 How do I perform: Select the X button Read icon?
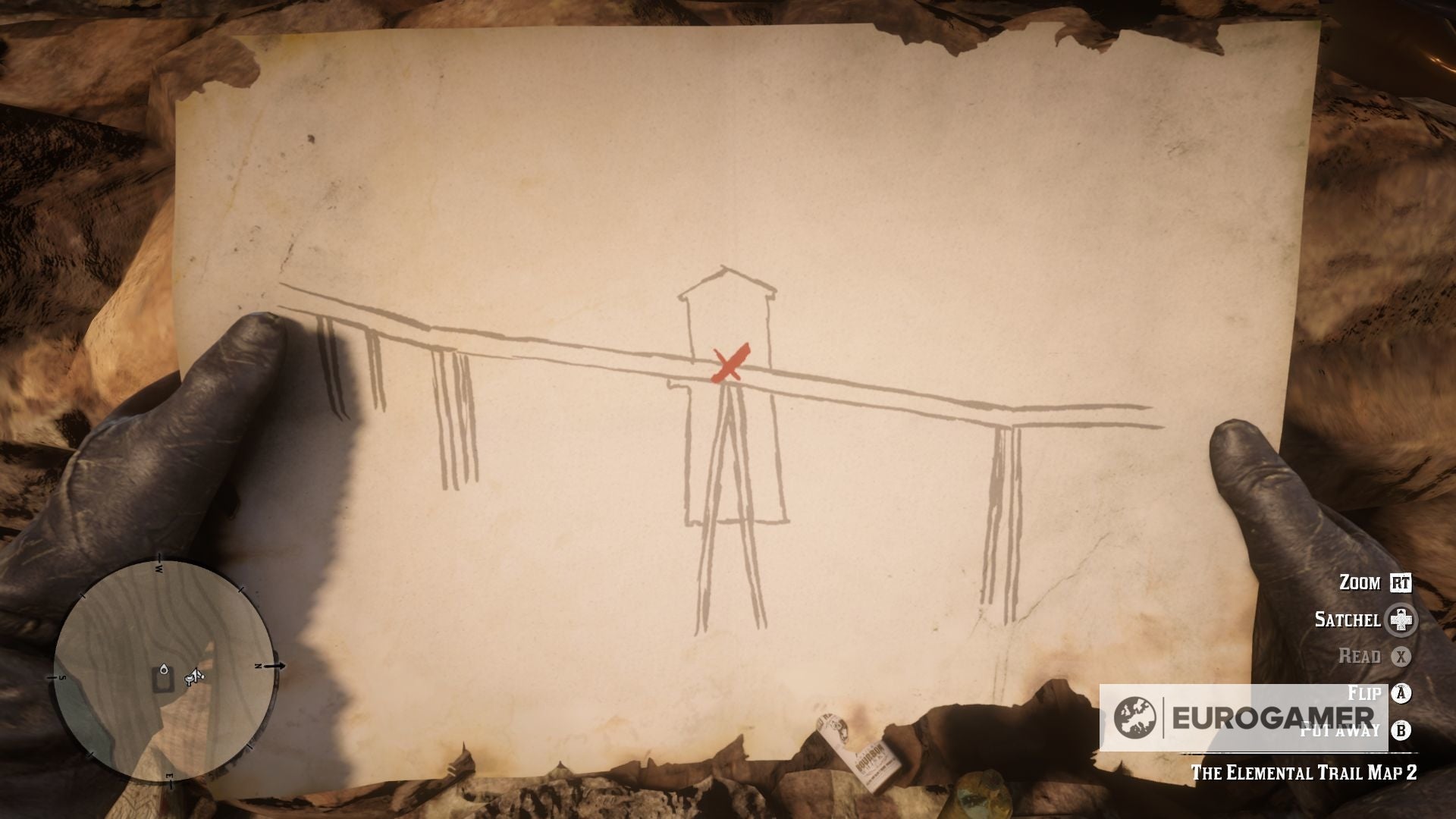click(x=1401, y=656)
